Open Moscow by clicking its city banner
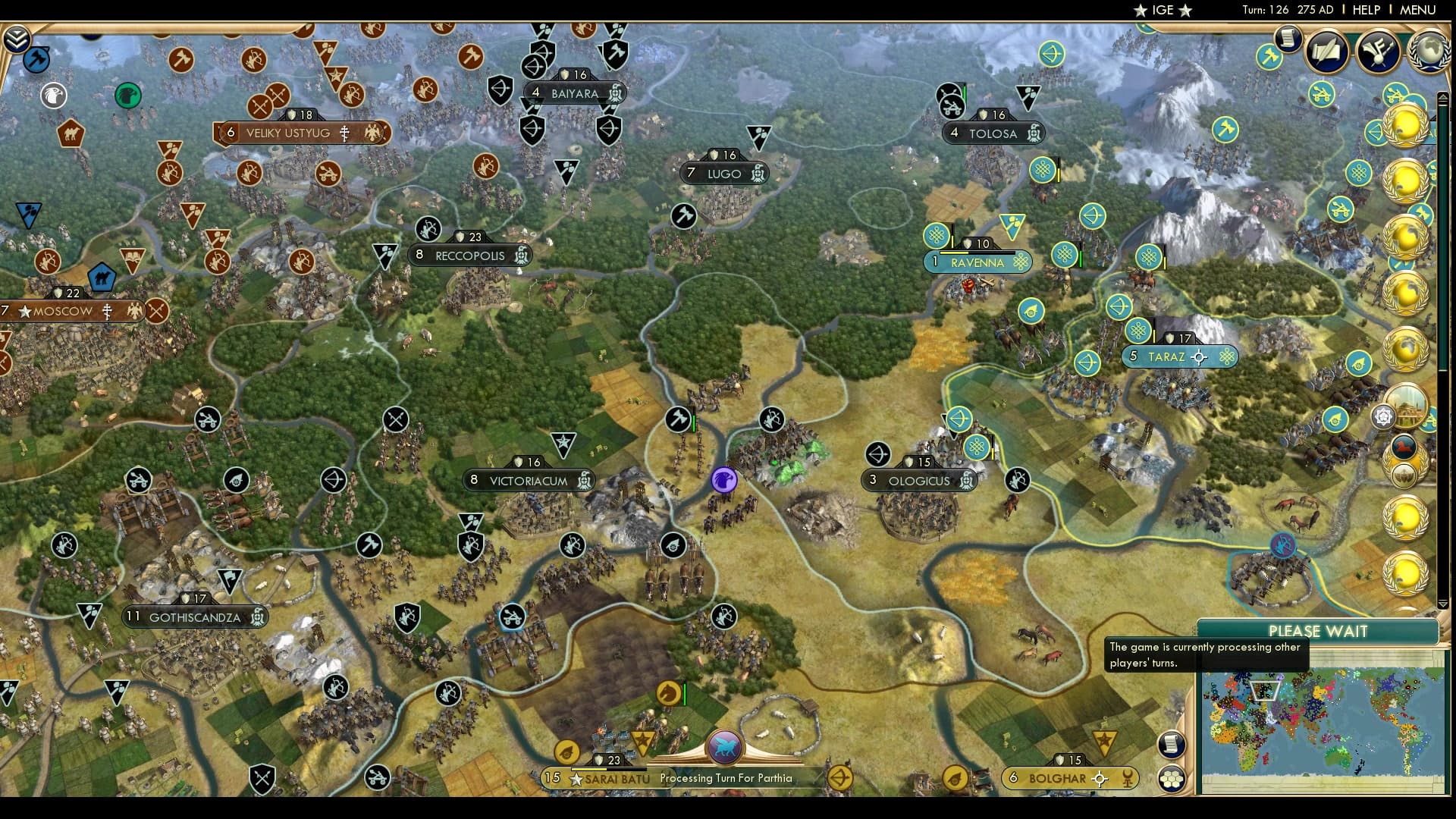The height and width of the screenshot is (819, 1456). (x=61, y=311)
